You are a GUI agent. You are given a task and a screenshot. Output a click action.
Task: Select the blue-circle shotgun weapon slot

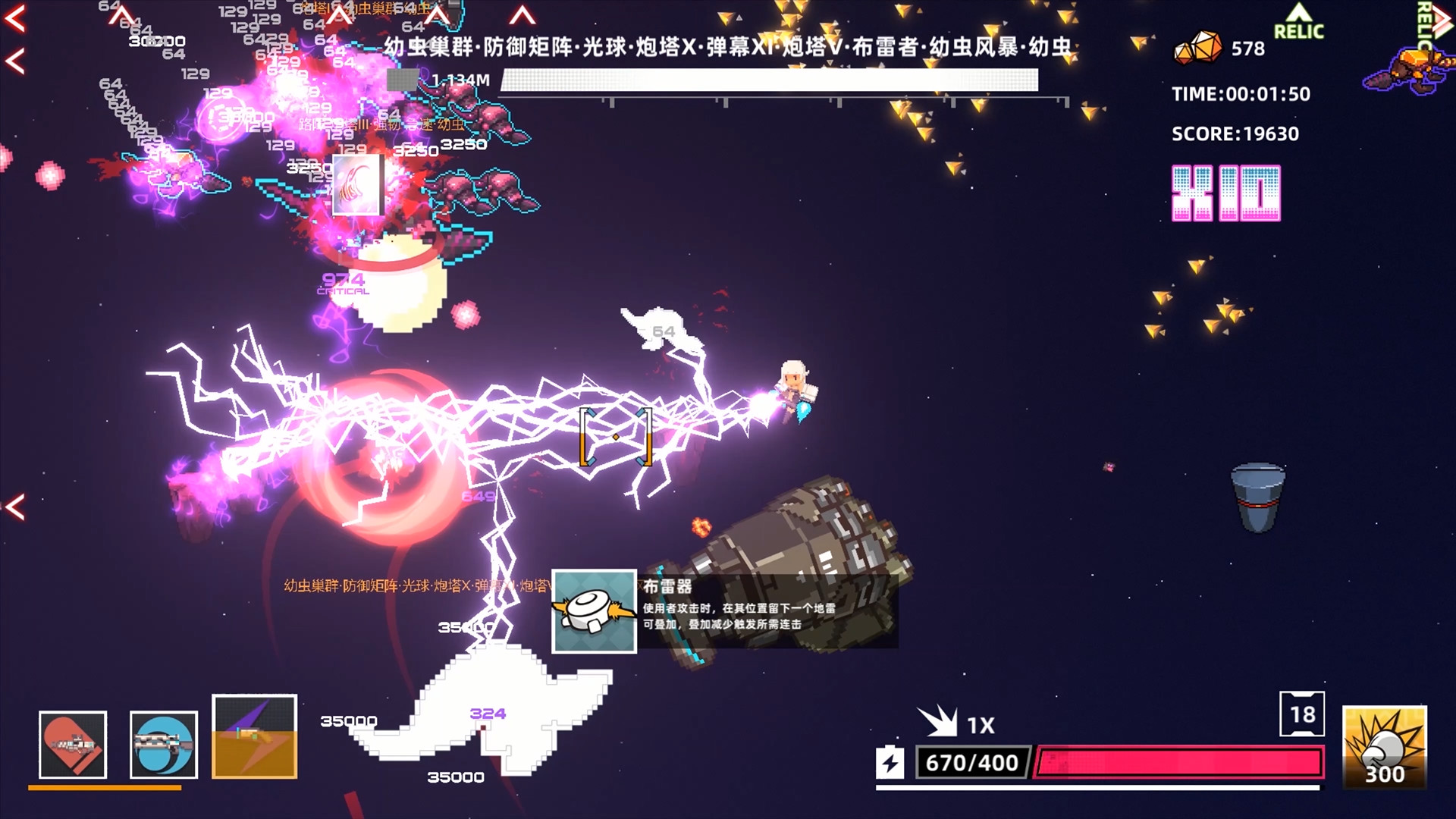pos(164,745)
